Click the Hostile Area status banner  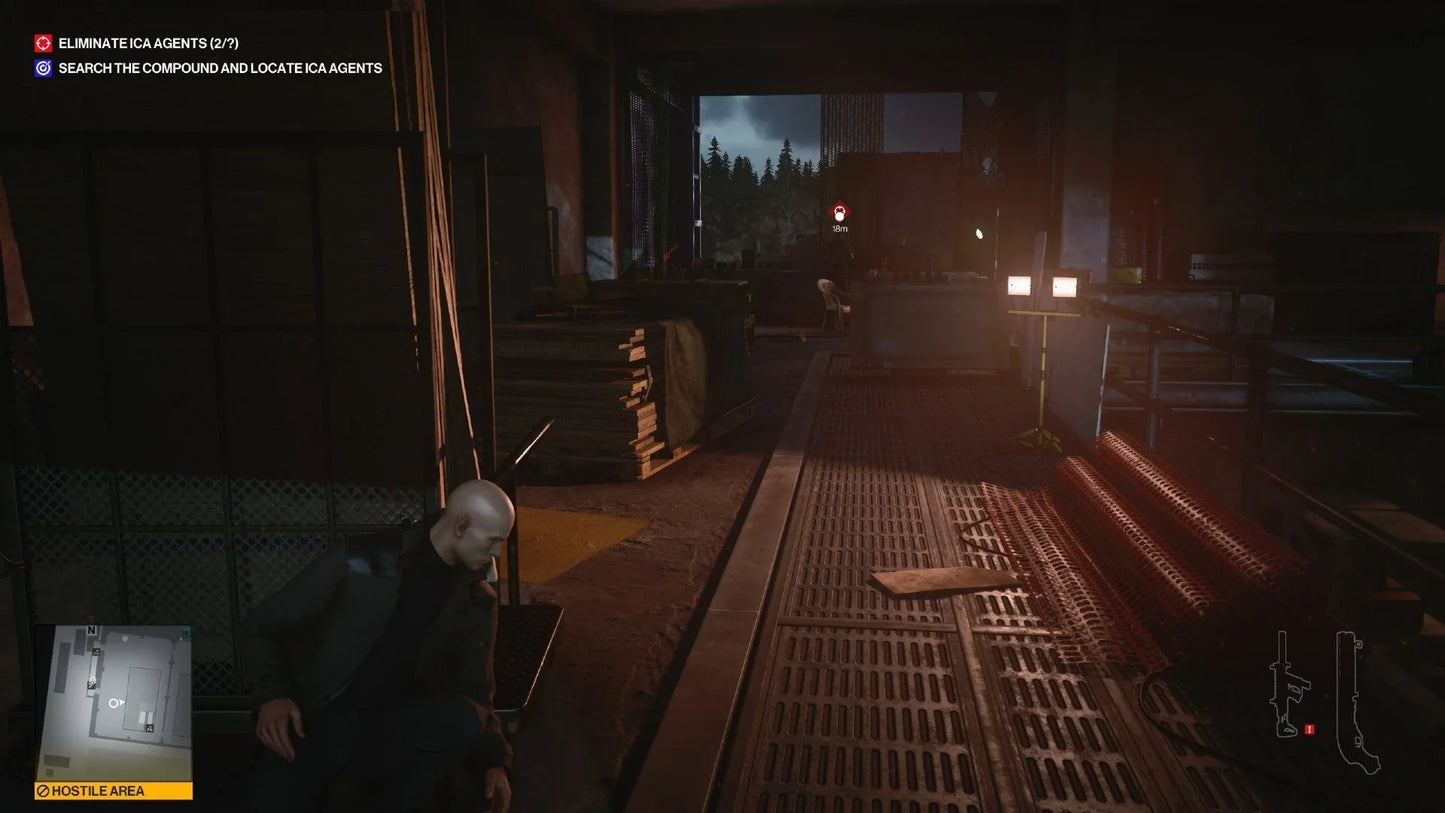113,791
